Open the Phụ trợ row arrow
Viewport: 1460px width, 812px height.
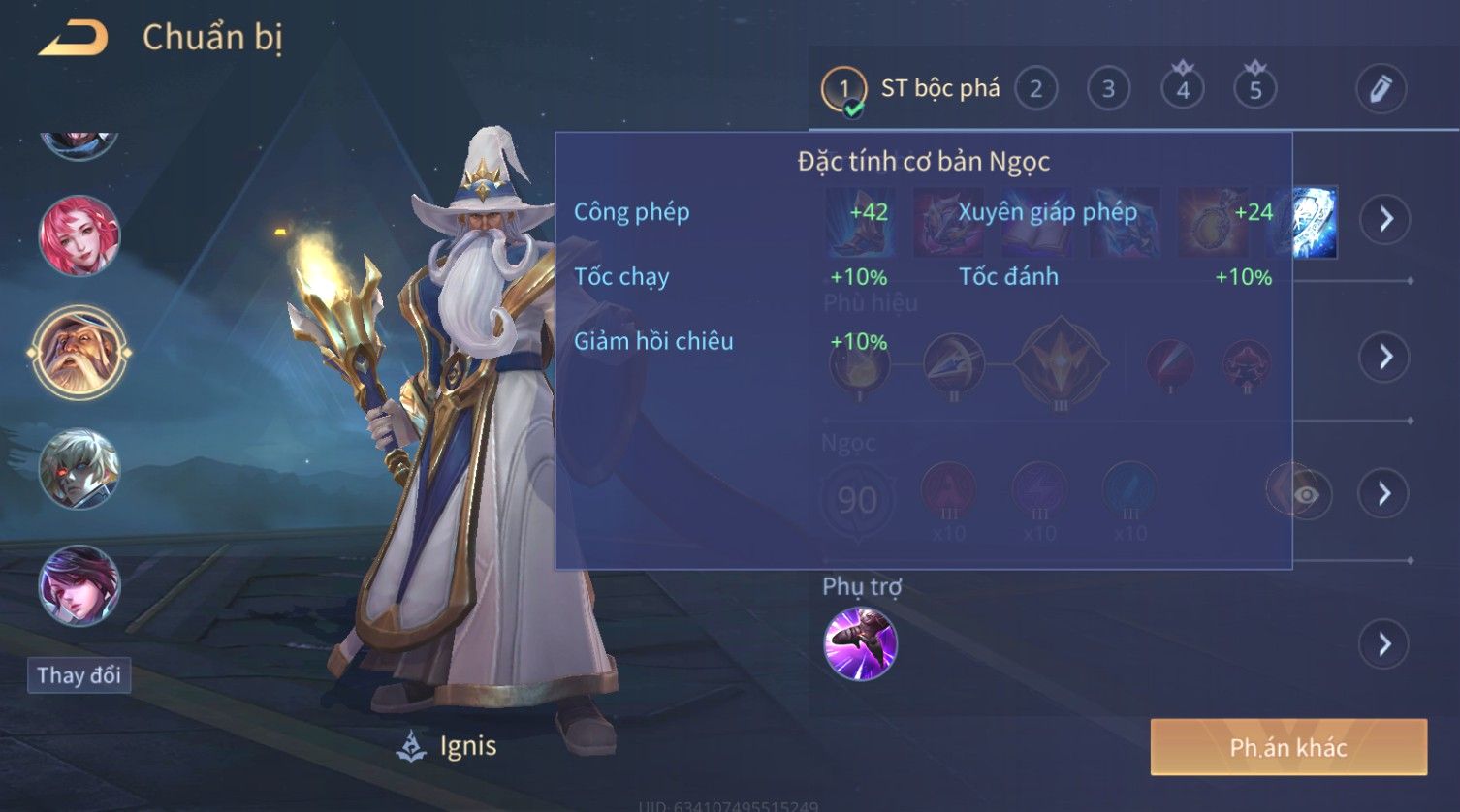pos(1384,643)
